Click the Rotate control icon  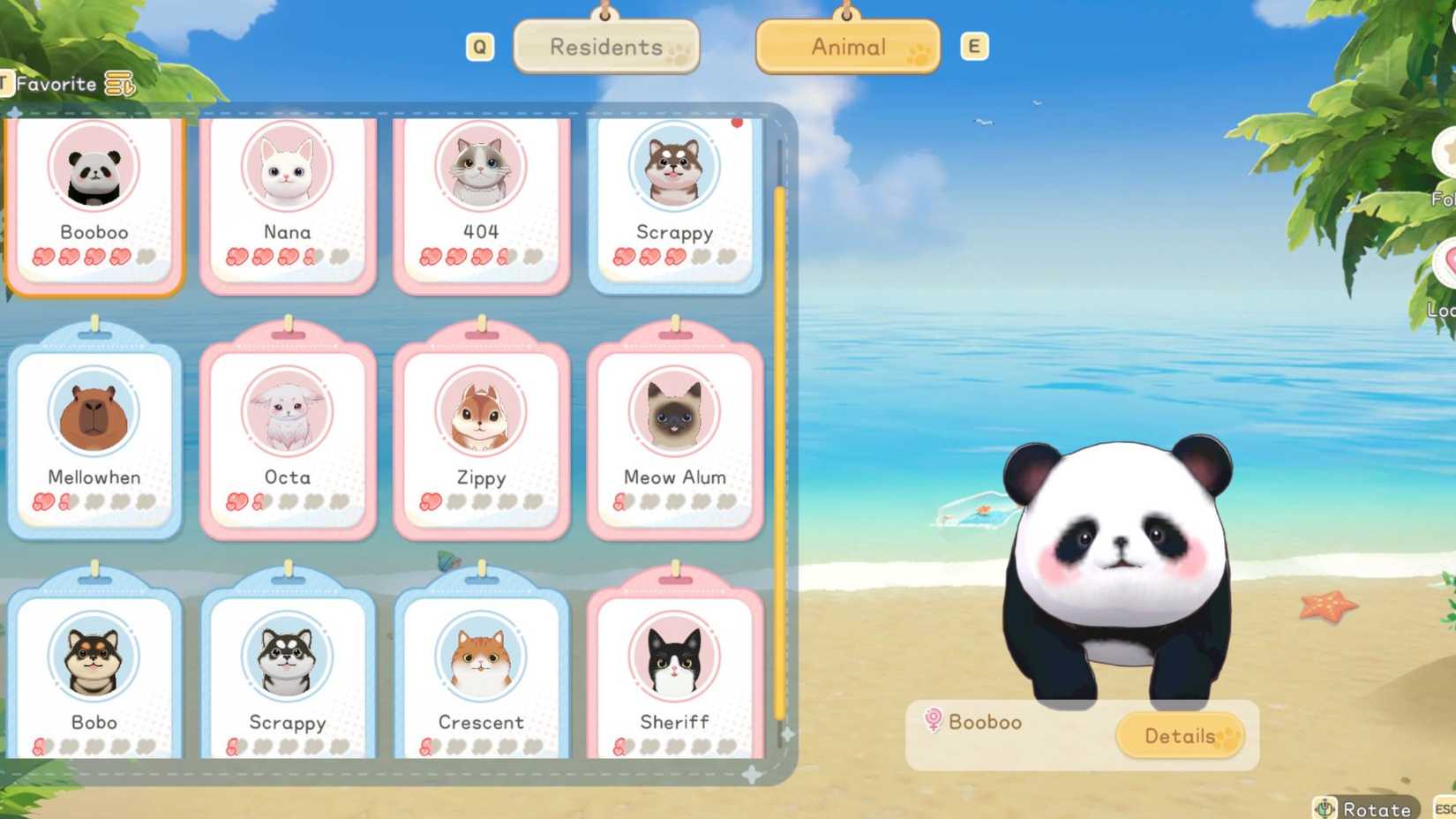pyautogui.click(x=1324, y=807)
